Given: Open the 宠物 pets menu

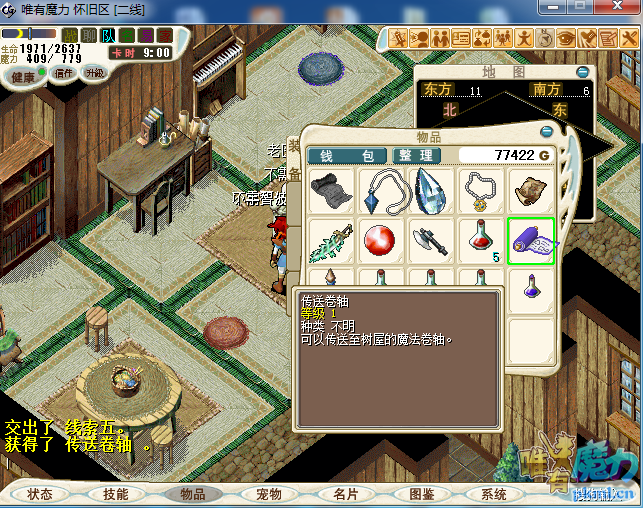Looking at the screenshot, I should 269,494.
